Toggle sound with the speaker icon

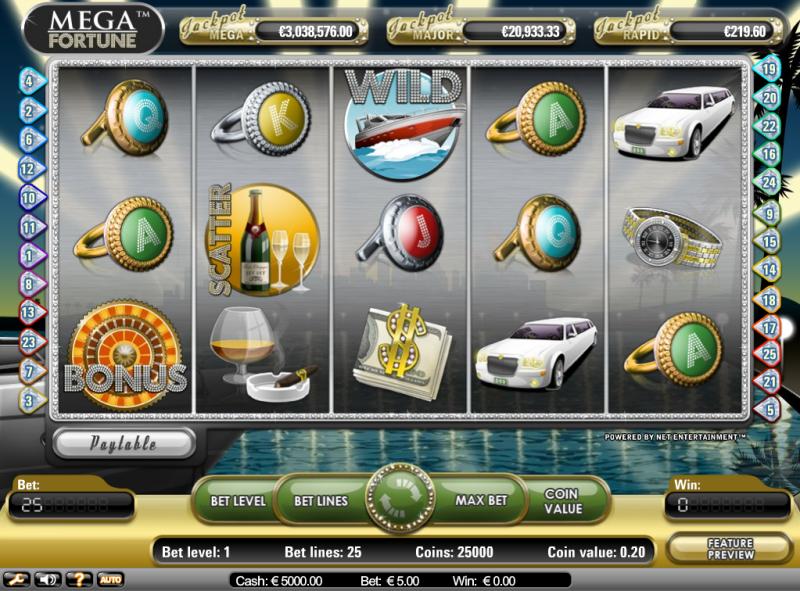click(x=47, y=579)
